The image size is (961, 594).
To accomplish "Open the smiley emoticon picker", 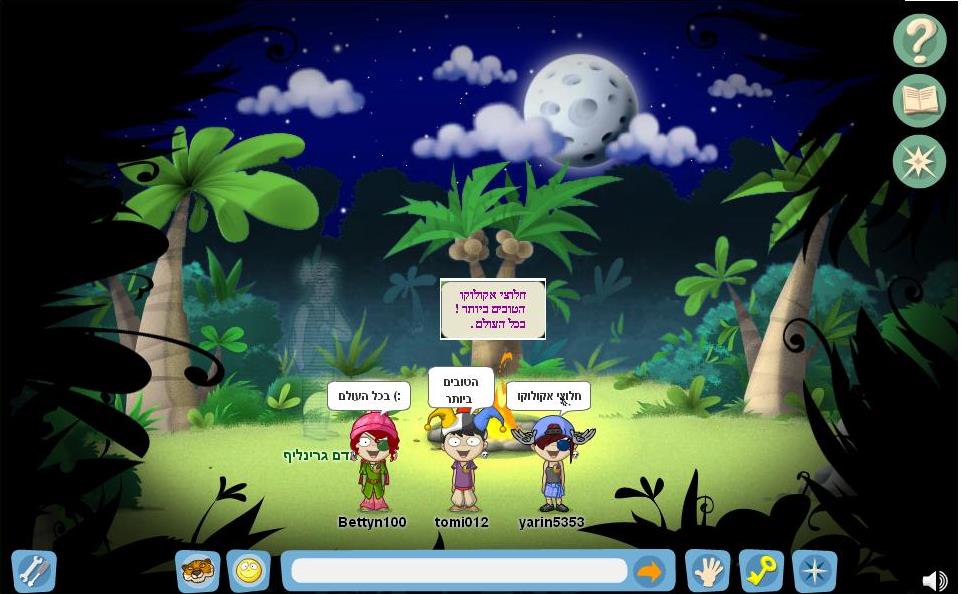I will [248, 571].
